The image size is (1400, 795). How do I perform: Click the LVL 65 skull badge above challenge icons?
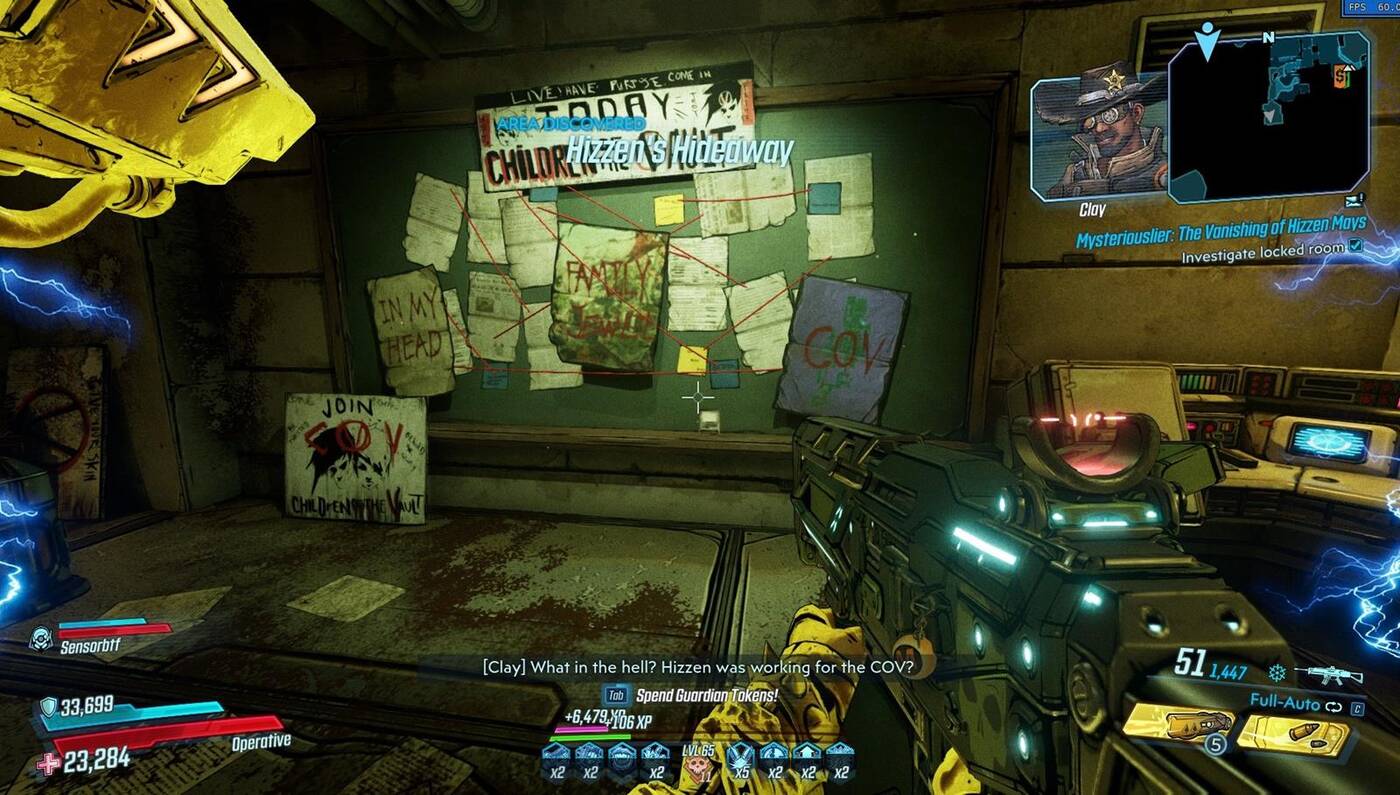click(698, 766)
